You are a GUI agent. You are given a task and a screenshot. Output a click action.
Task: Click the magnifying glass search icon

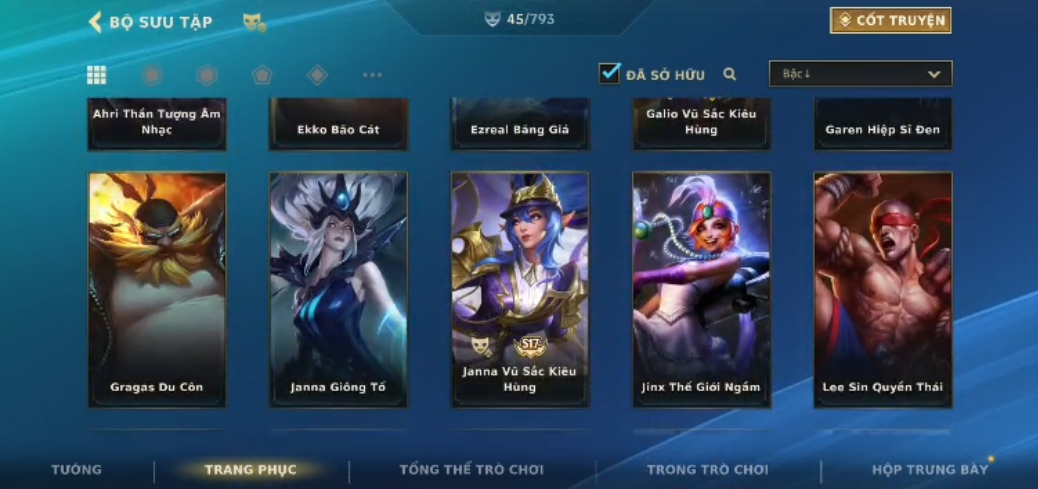coord(730,74)
